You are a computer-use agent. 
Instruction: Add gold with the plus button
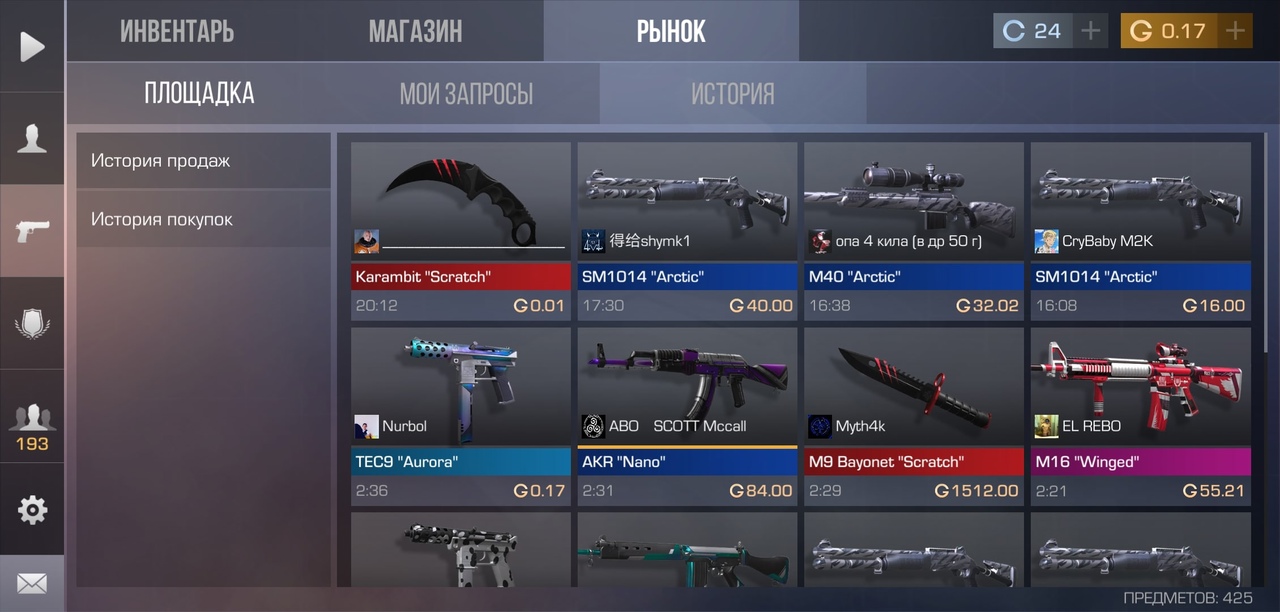(1236, 31)
